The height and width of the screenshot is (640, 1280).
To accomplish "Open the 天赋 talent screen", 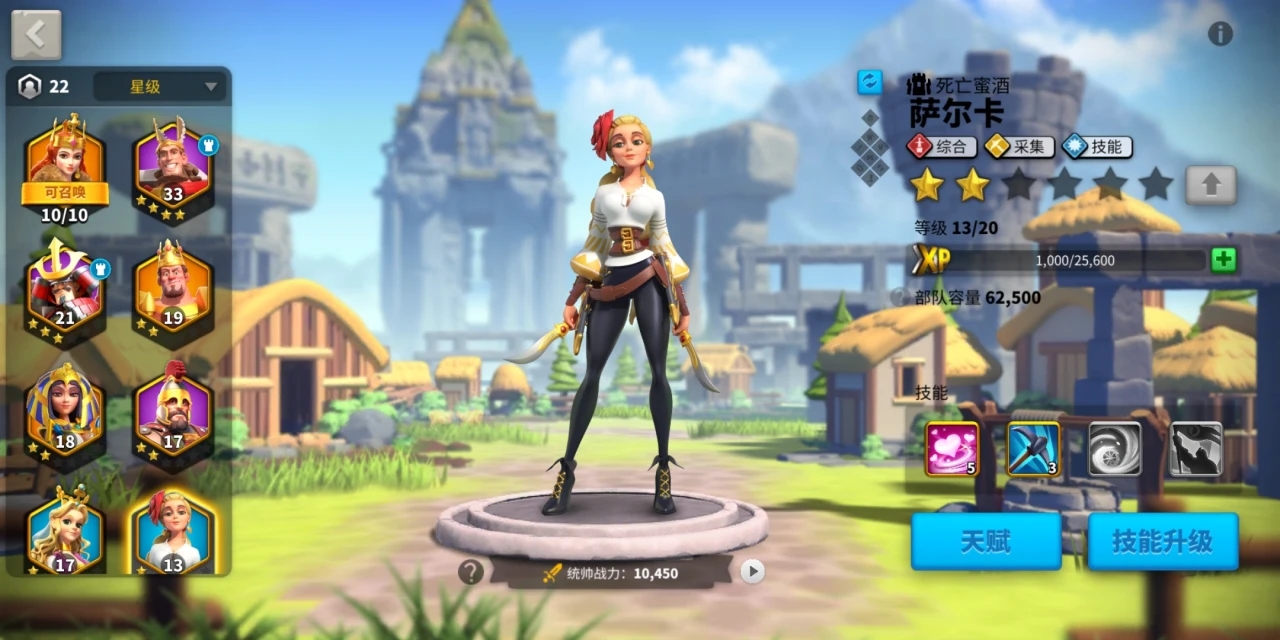I will click(x=985, y=542).
